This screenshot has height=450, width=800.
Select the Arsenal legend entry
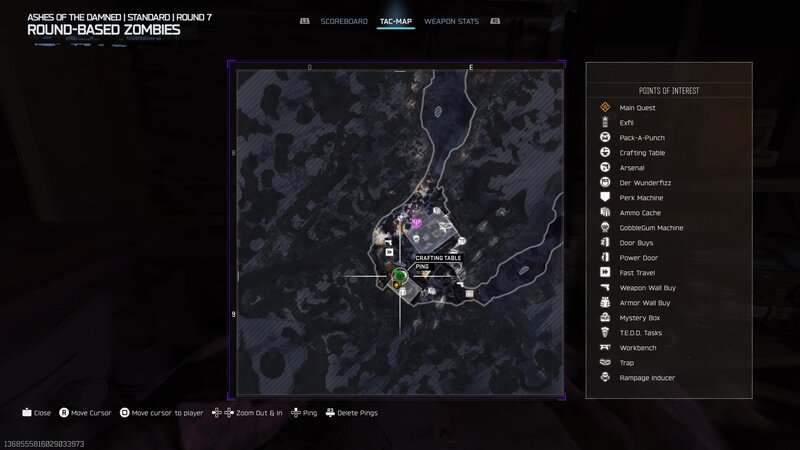[632, 168]
